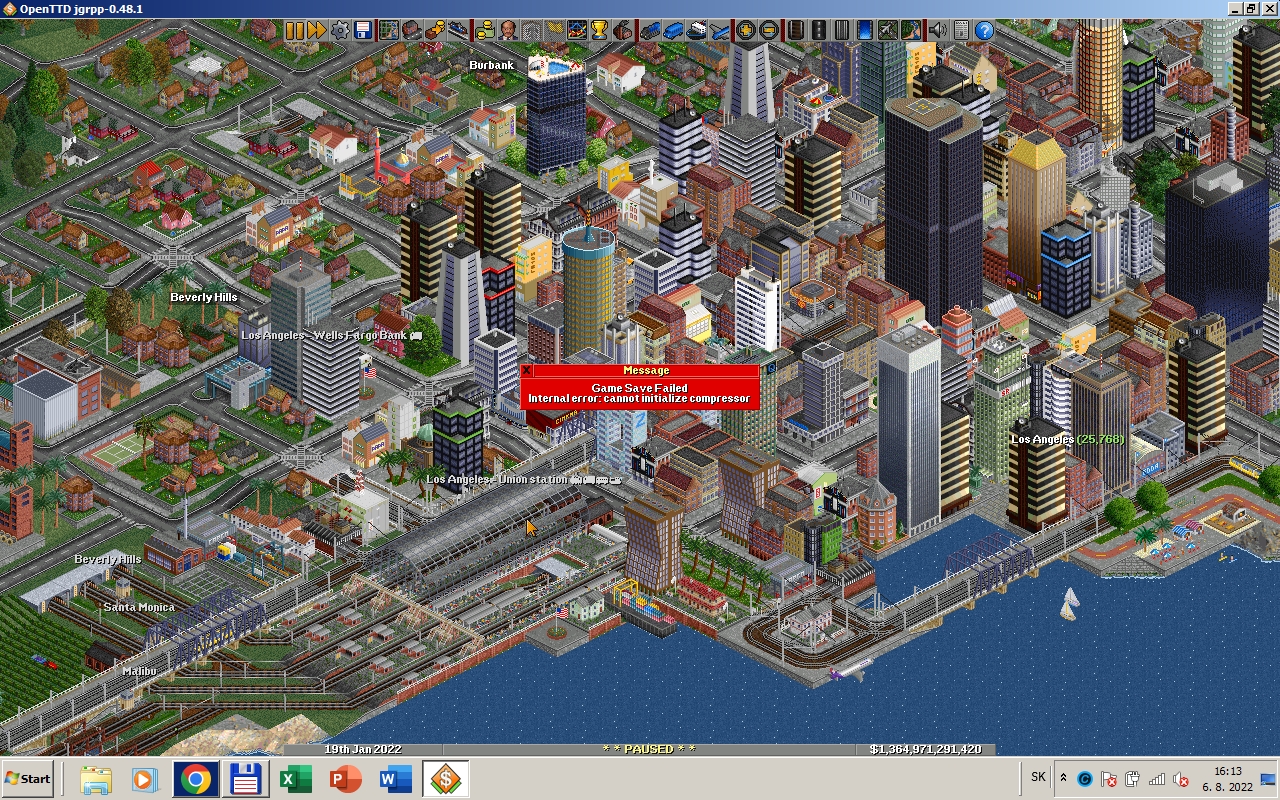The width and height of the screenshot is (1280, 800).
Task: Open the help question mark icon
Action: [x=986, y=30]
